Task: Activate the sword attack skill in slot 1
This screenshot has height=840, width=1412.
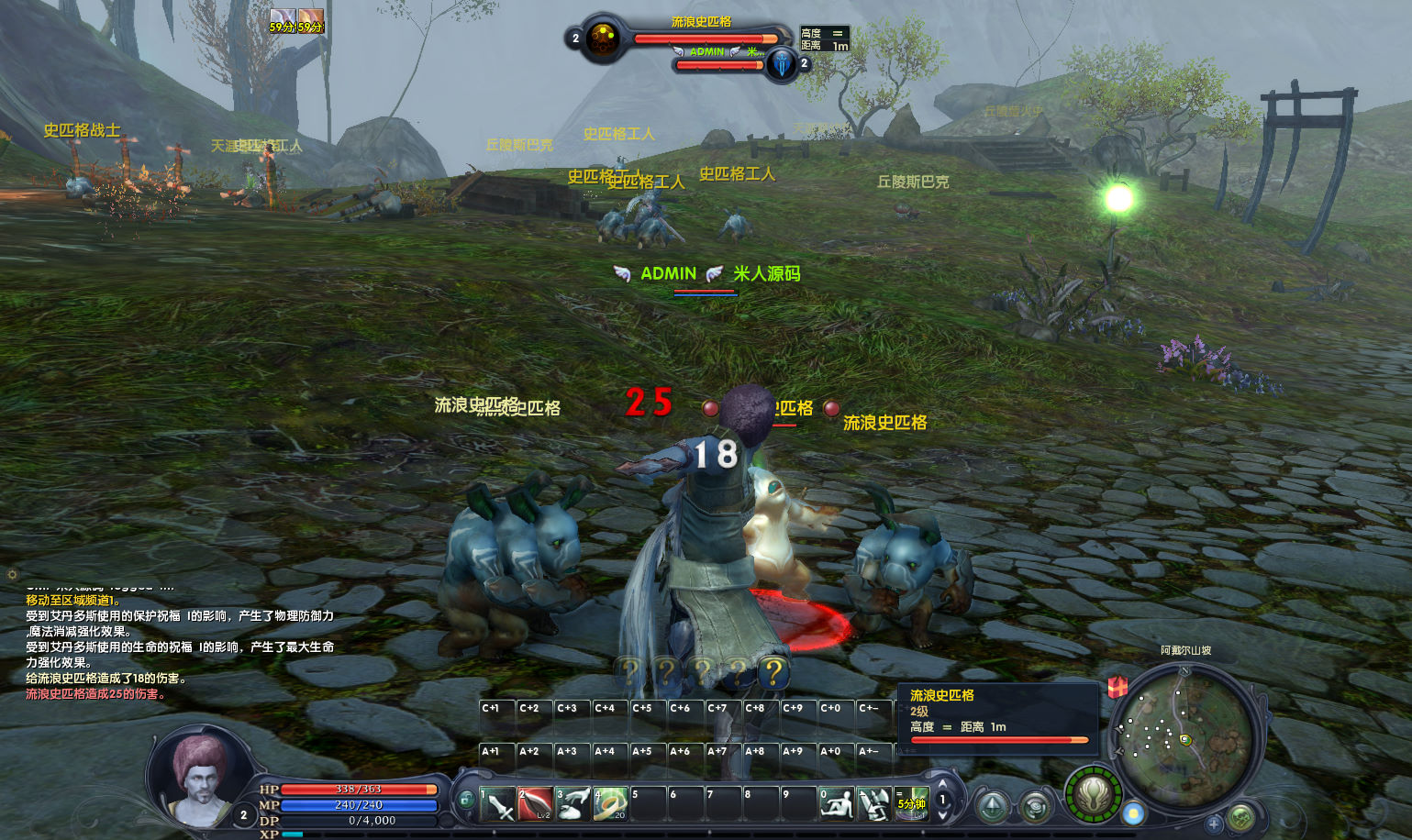Action: coord(497,804)
